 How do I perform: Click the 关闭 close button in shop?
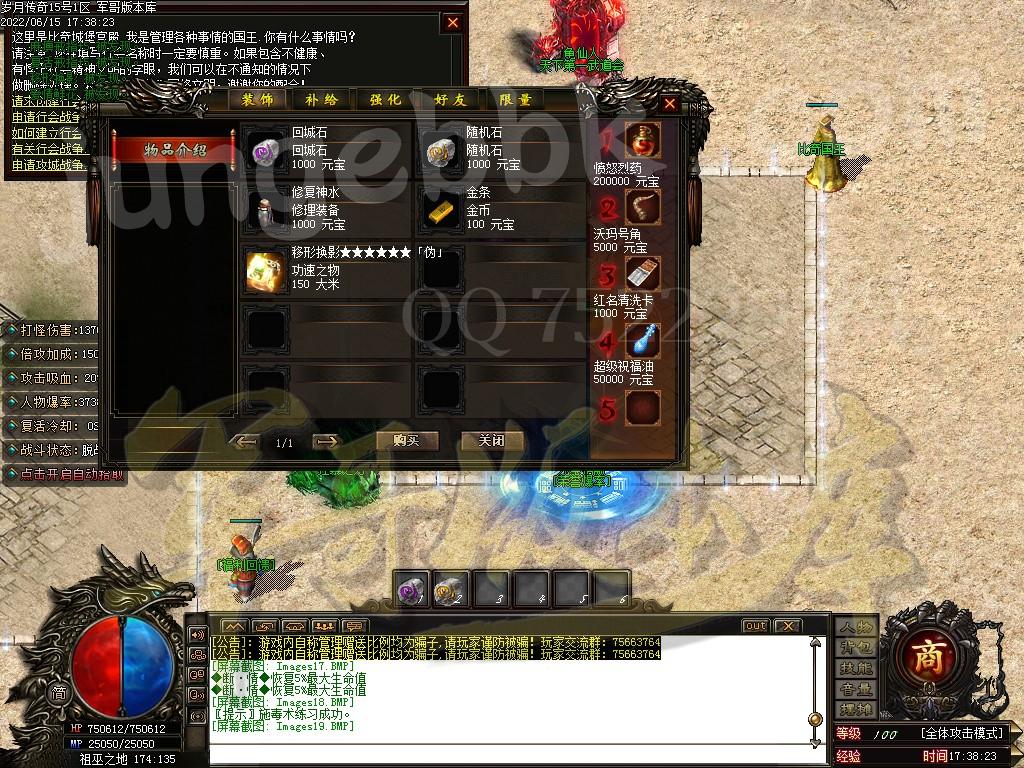tap(491, 441)
